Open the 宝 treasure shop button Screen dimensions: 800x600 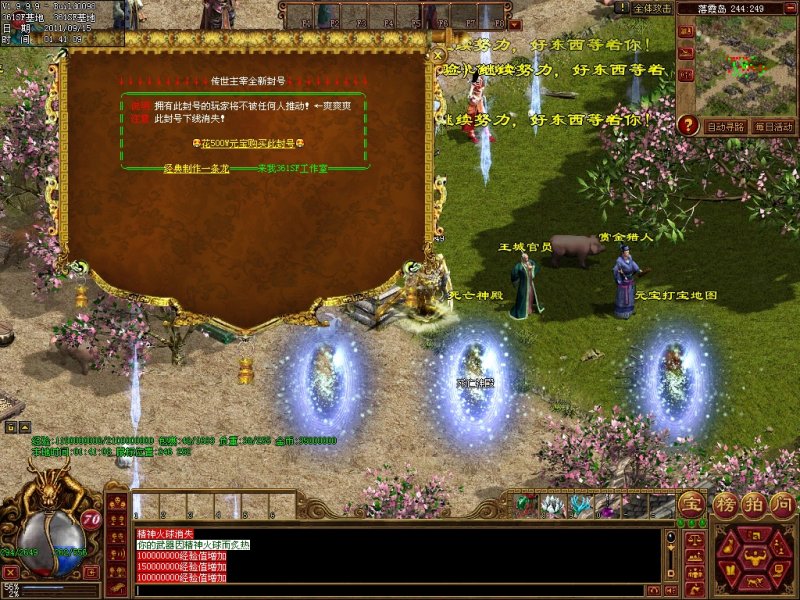(690, 504)
